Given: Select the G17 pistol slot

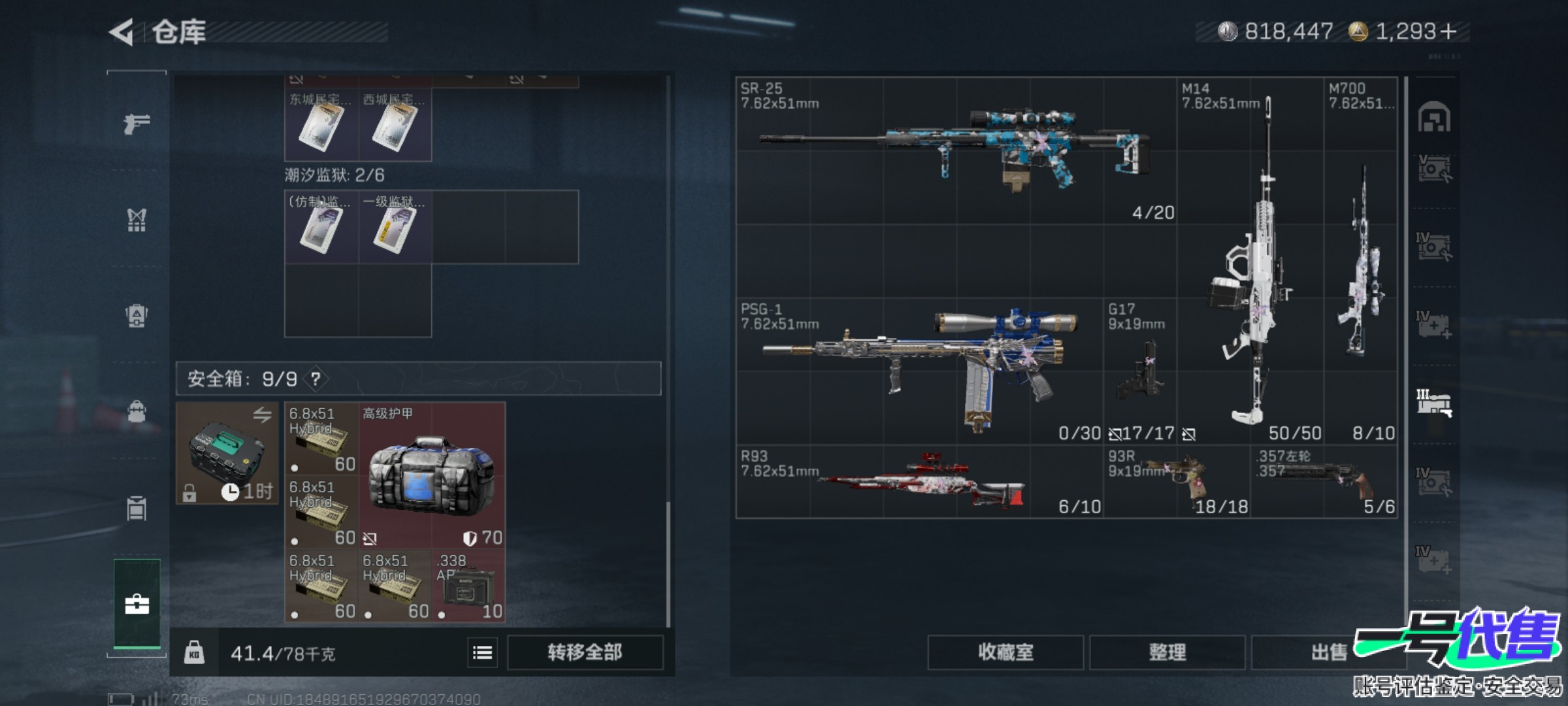Looking at the screenshot, I should (1139, 370).
